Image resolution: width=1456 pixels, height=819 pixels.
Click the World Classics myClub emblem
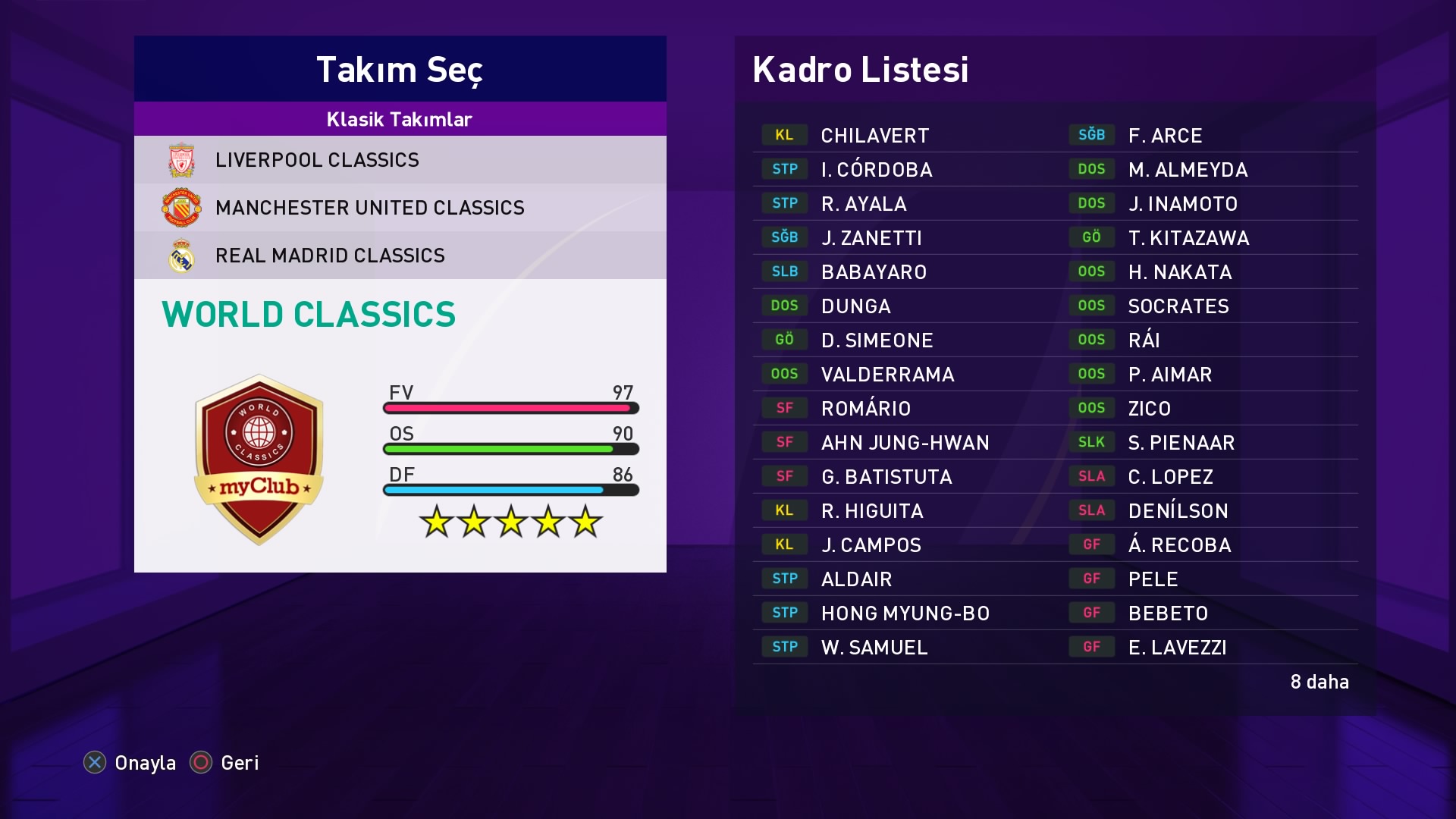click(259, 460)
